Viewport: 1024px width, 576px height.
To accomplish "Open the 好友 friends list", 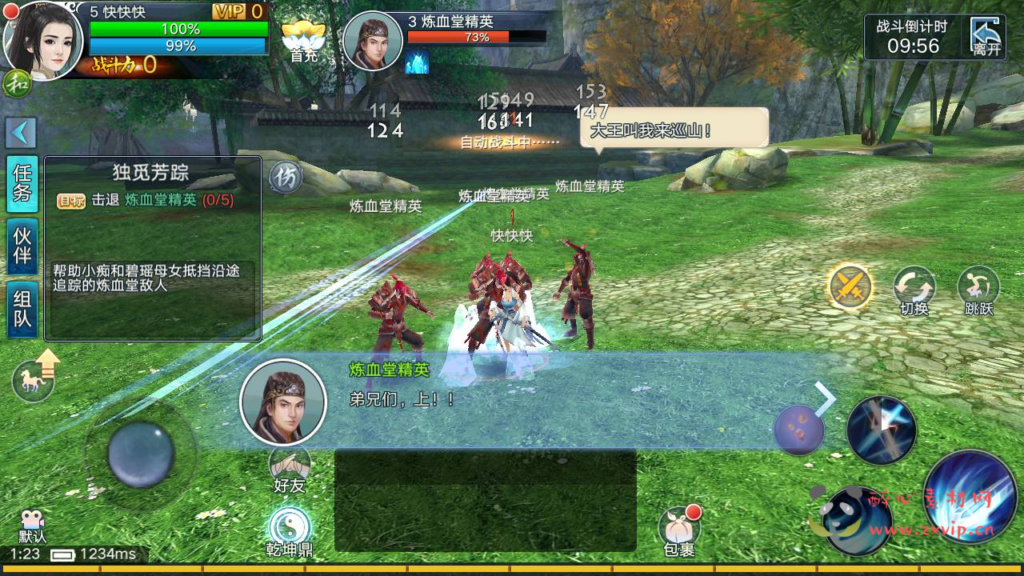I will coord(289,468).
